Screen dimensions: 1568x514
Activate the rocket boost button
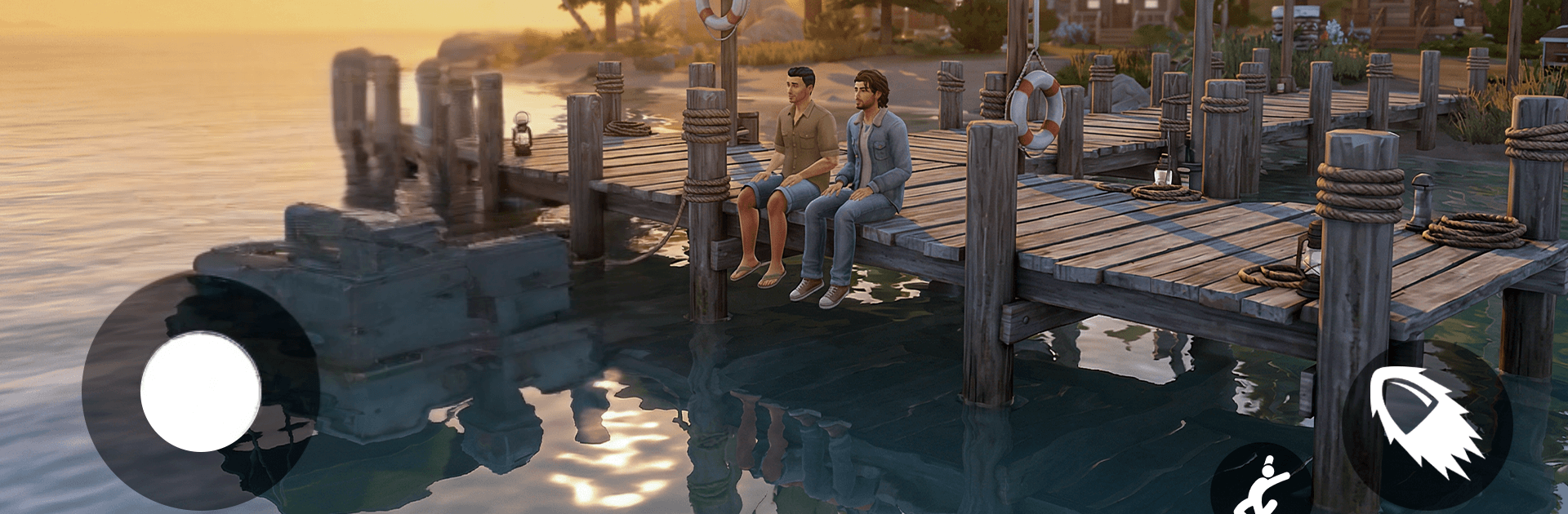pos(1427,426)
